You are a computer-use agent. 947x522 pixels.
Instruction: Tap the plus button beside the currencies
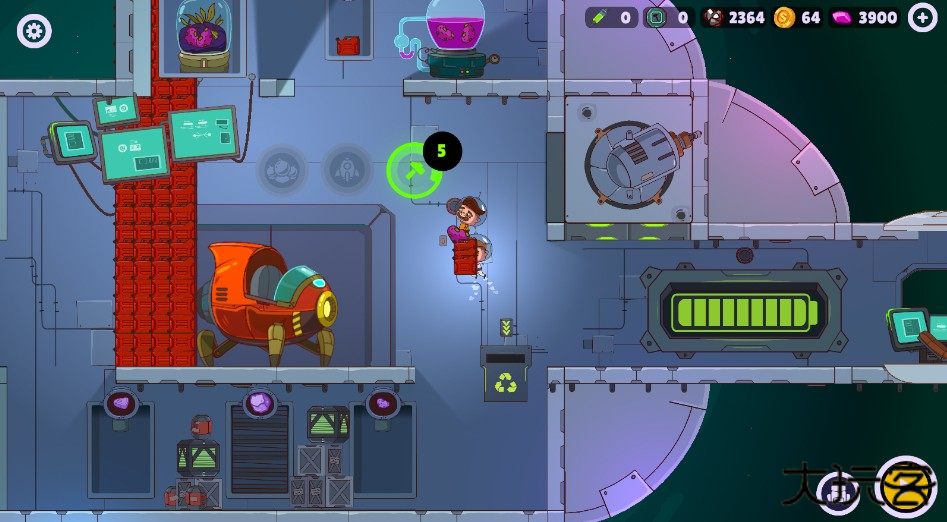click(x=922, y=17)
